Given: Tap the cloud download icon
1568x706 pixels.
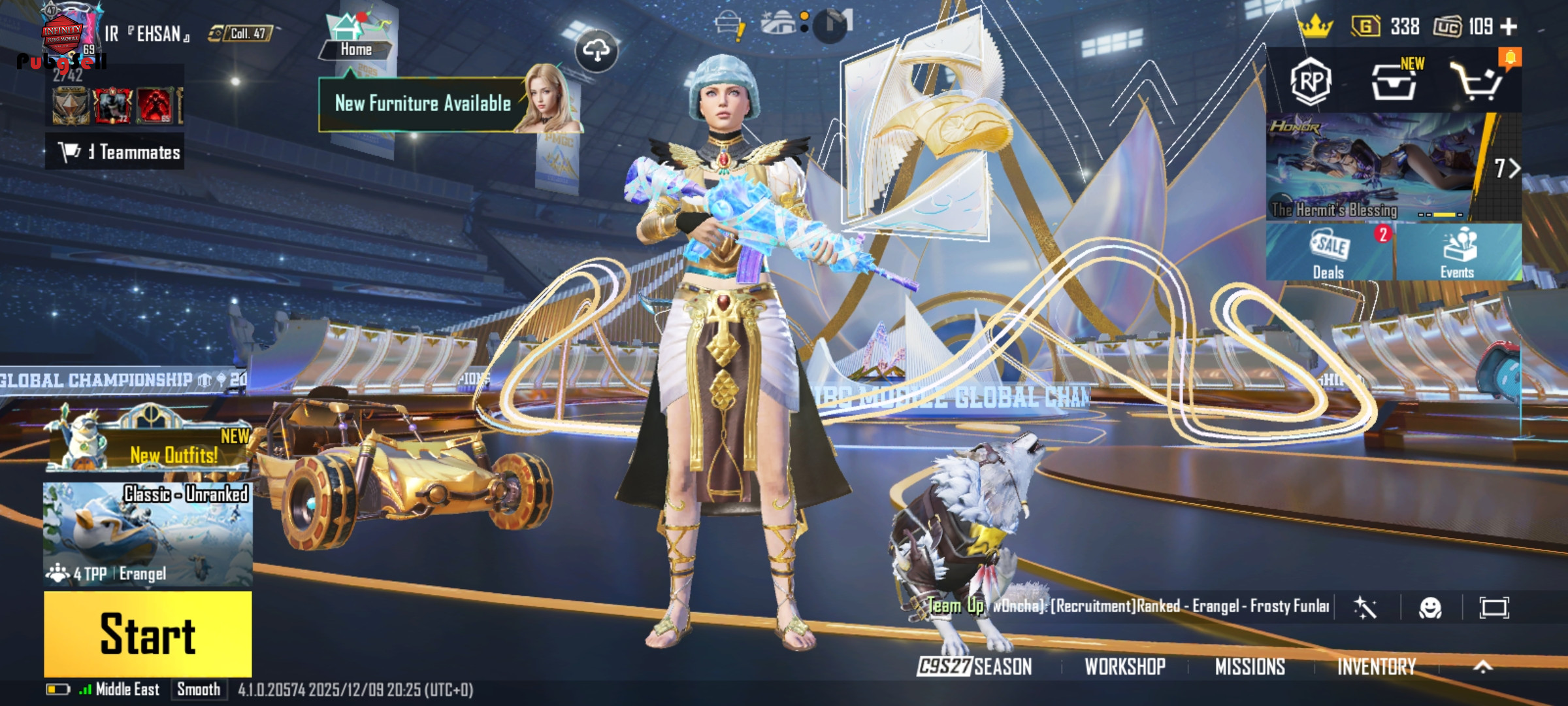Looking at the screenshot, I should (596, 50).
